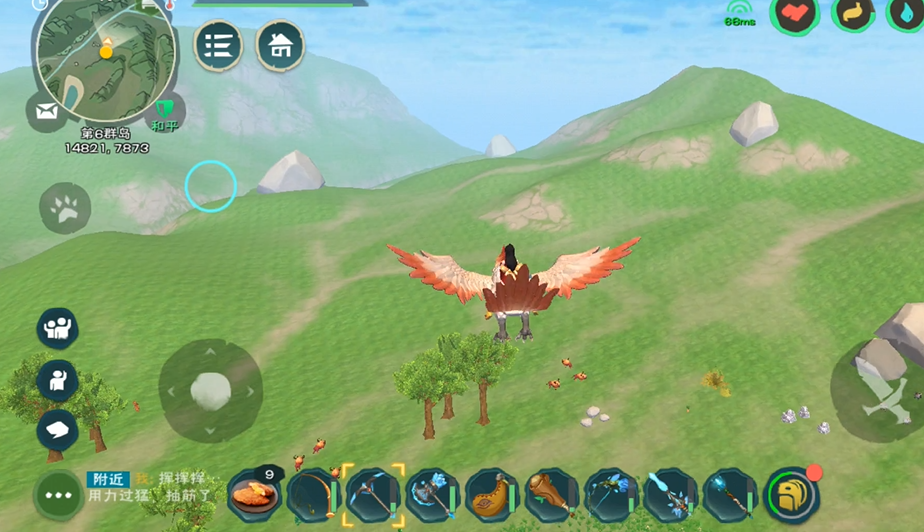The image size is (924, 532).
Task: Open the yellow helmet button with red dot
Action: tap(791, 494)
